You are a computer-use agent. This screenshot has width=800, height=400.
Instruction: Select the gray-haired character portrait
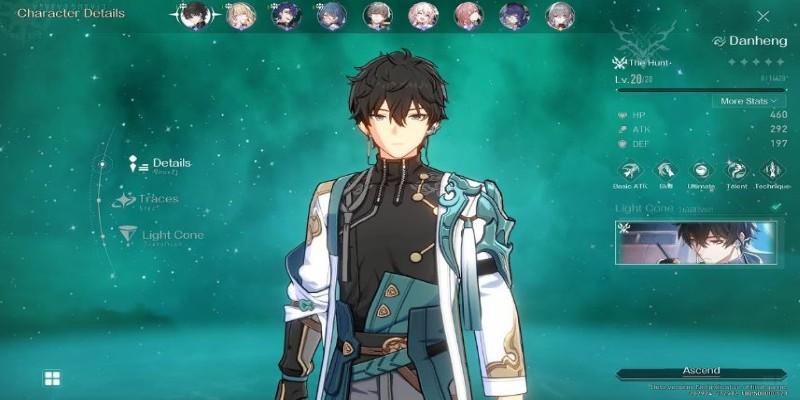coord(560,16)
